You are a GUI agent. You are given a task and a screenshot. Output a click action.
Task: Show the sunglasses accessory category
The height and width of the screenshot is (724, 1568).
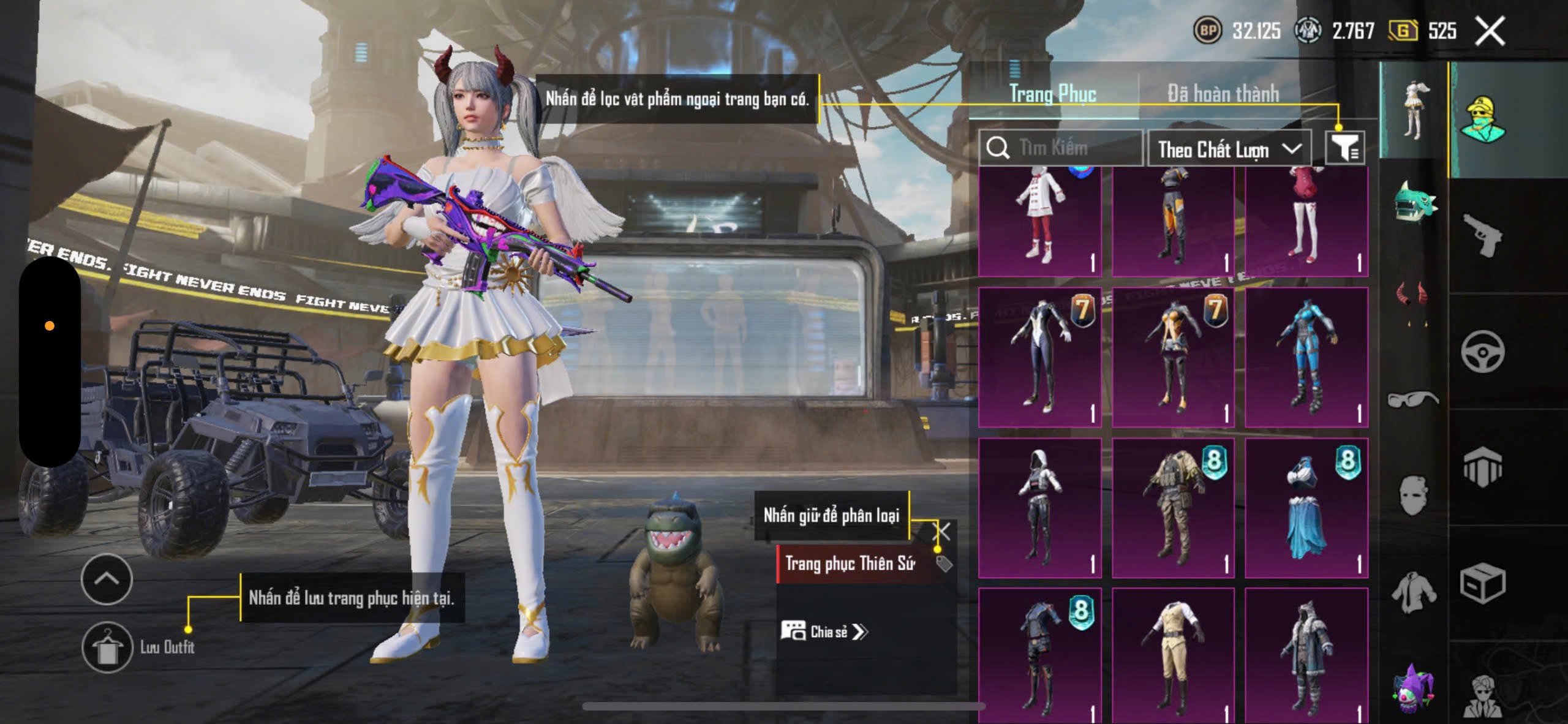(1412, 399)
